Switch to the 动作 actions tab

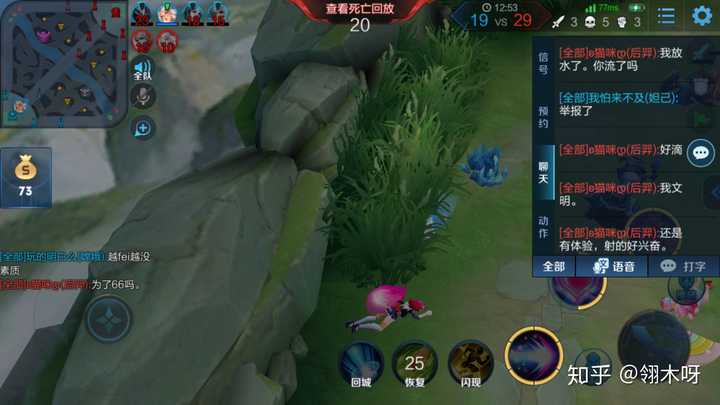point(543,226)
